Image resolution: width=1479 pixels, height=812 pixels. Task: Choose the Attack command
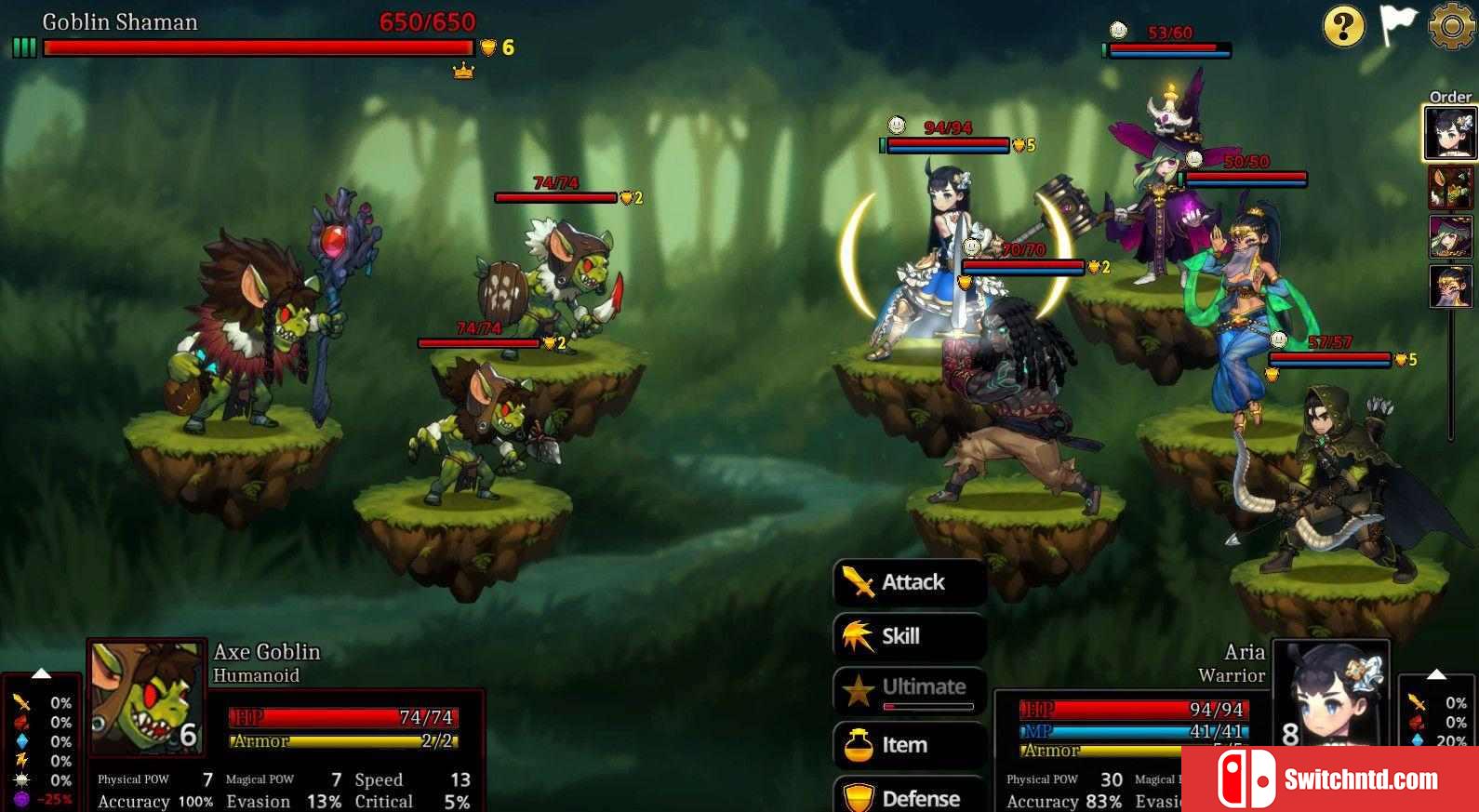pyautogui.click(x=909, y=582)
